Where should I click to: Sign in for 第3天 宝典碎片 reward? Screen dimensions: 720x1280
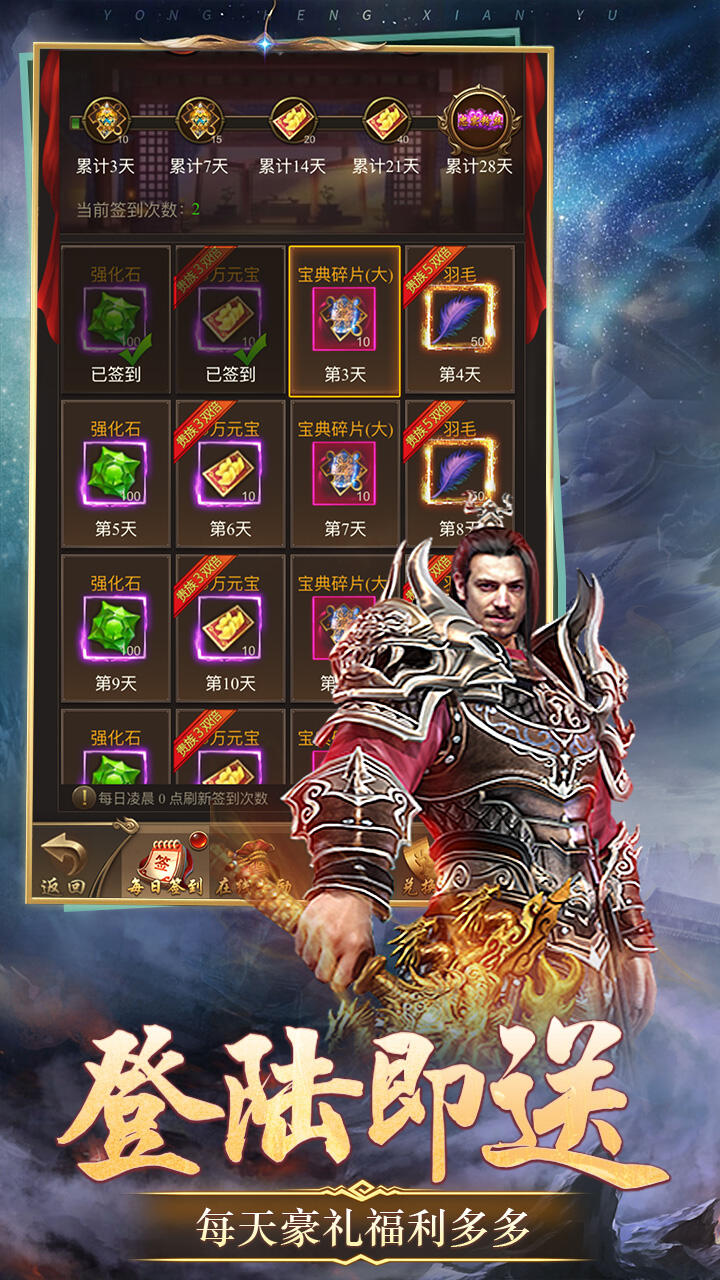click(x=345, y=320)
